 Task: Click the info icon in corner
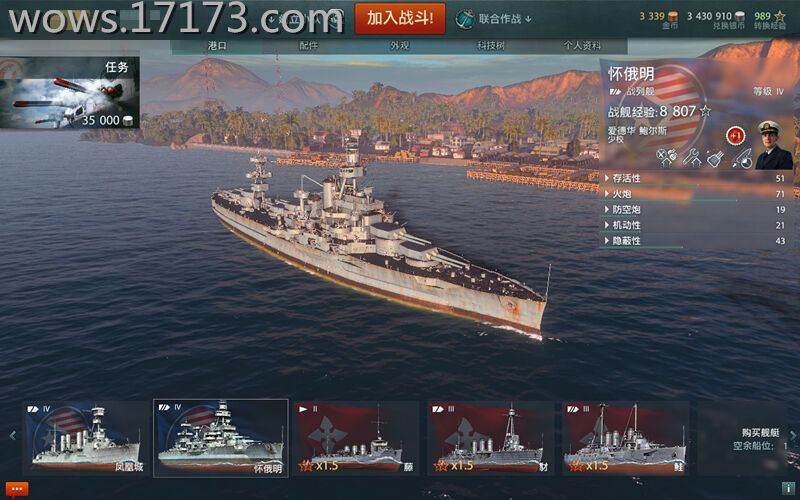point(788,489)
